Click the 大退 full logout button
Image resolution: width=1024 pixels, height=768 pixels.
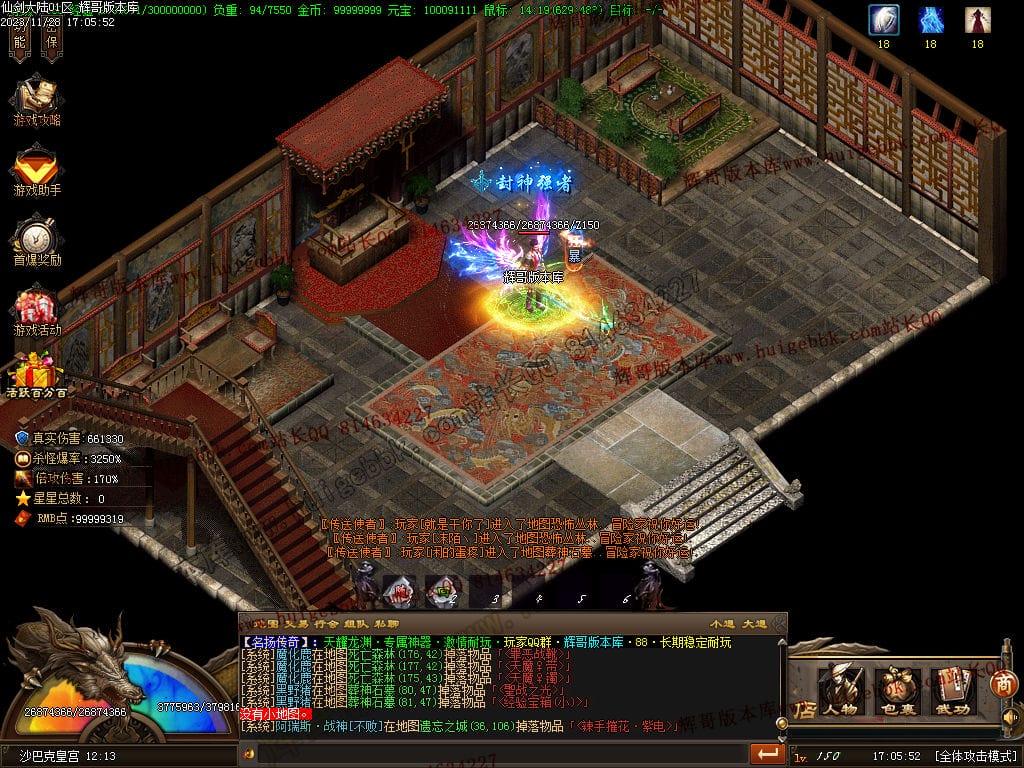tap(755, 624)
